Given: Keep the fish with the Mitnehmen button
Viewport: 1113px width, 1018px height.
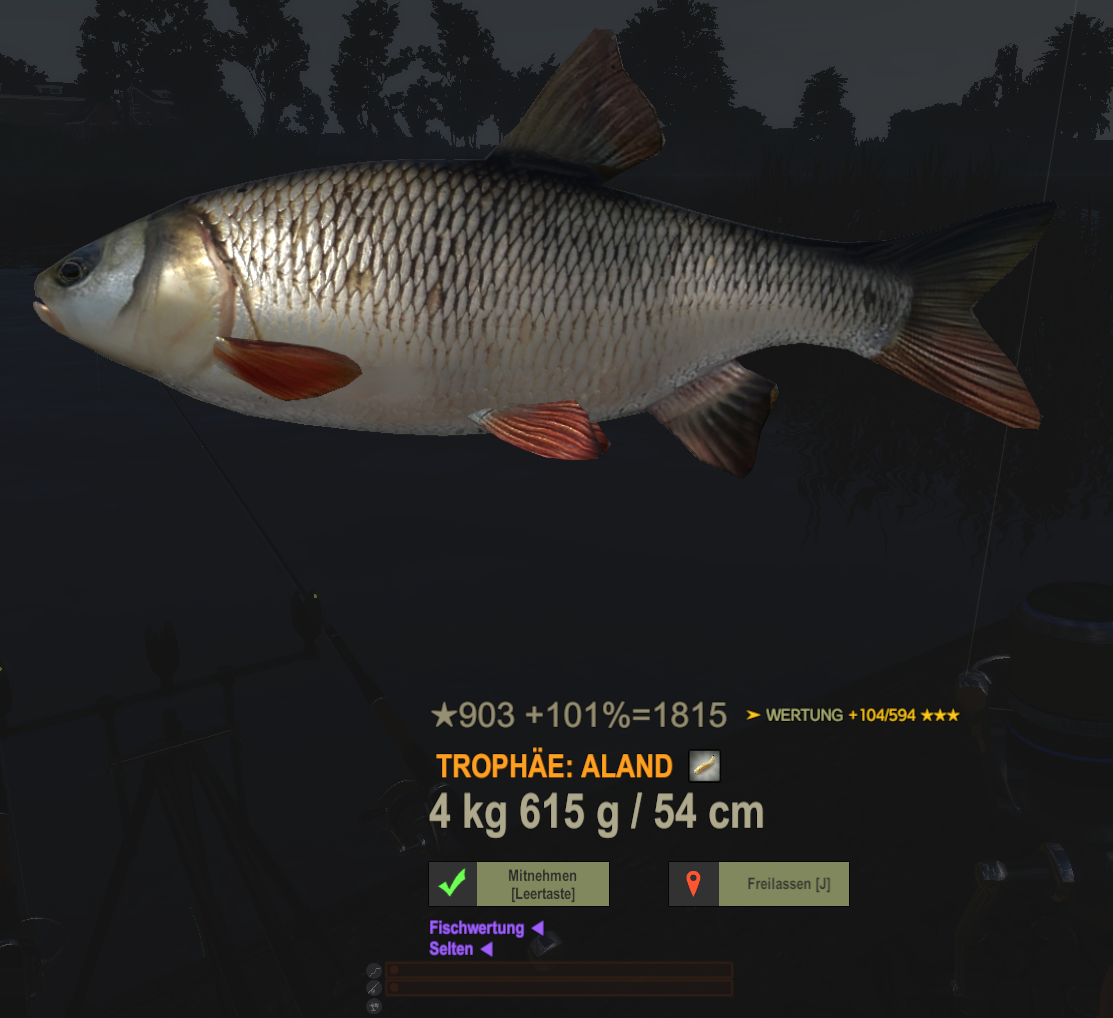Looking at the screenshot, I should pyautogui.click(x=519, y=884).
